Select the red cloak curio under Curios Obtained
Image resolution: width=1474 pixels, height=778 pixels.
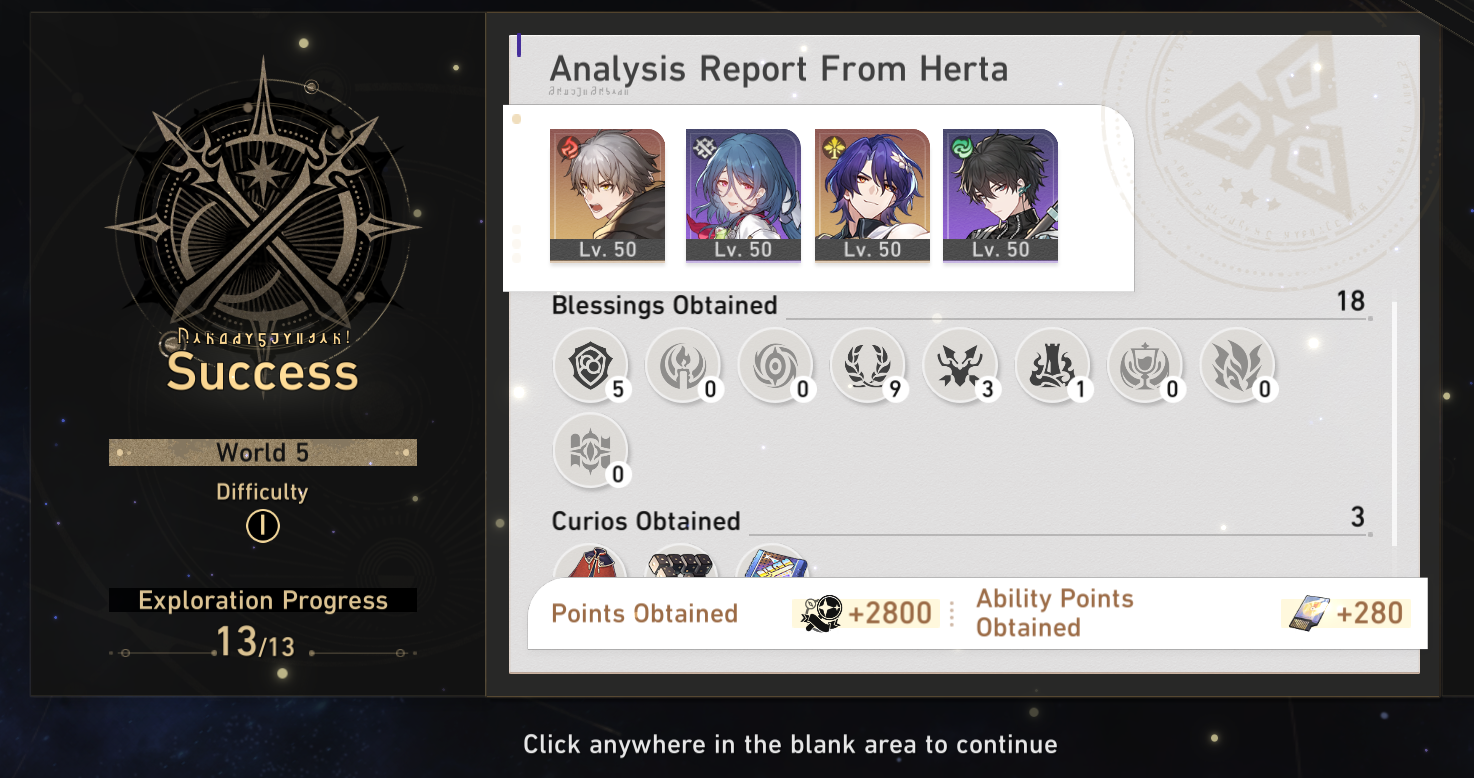[x=591, y=563]
